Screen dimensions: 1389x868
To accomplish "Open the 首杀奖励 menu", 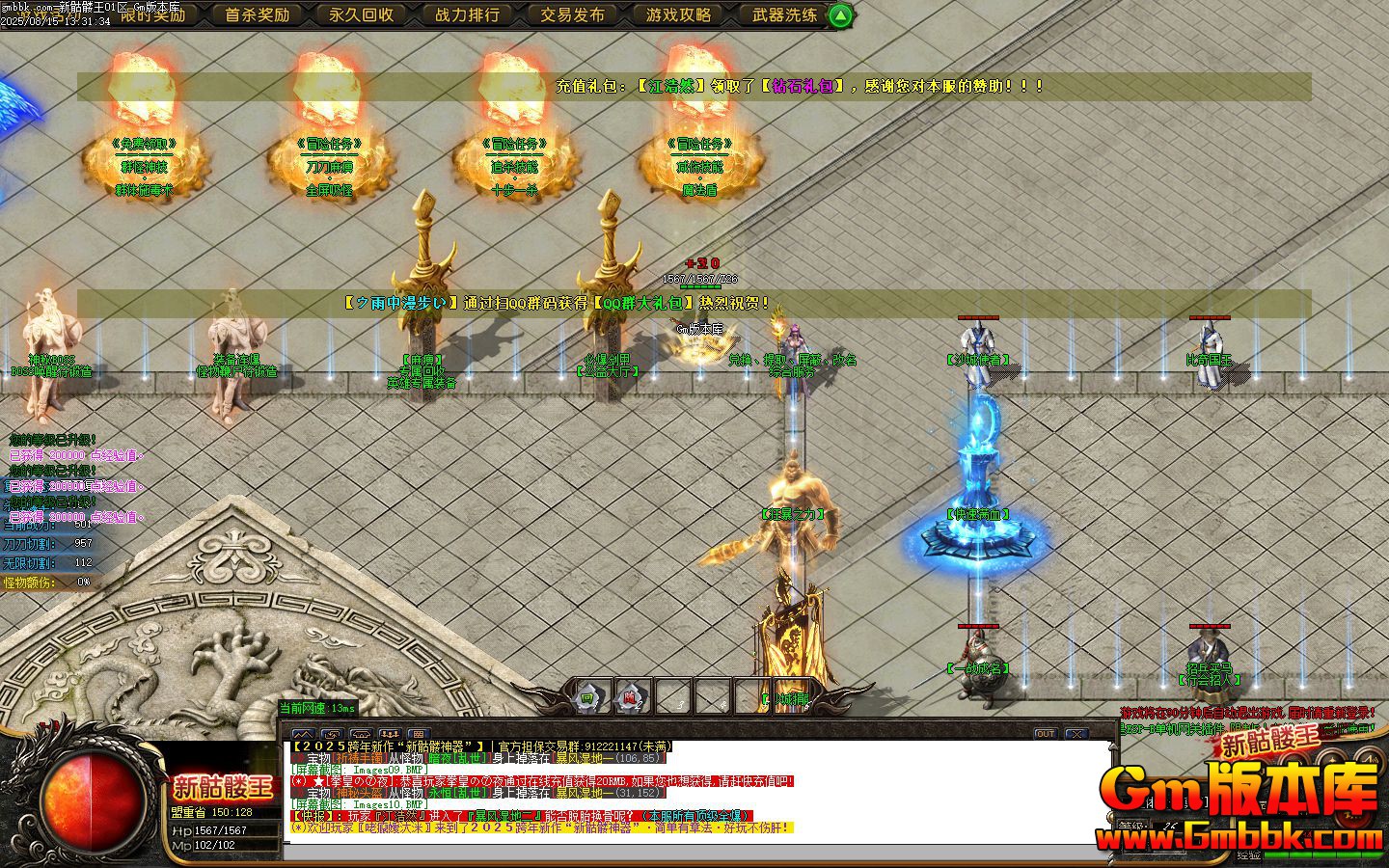I will coord(257,14).
